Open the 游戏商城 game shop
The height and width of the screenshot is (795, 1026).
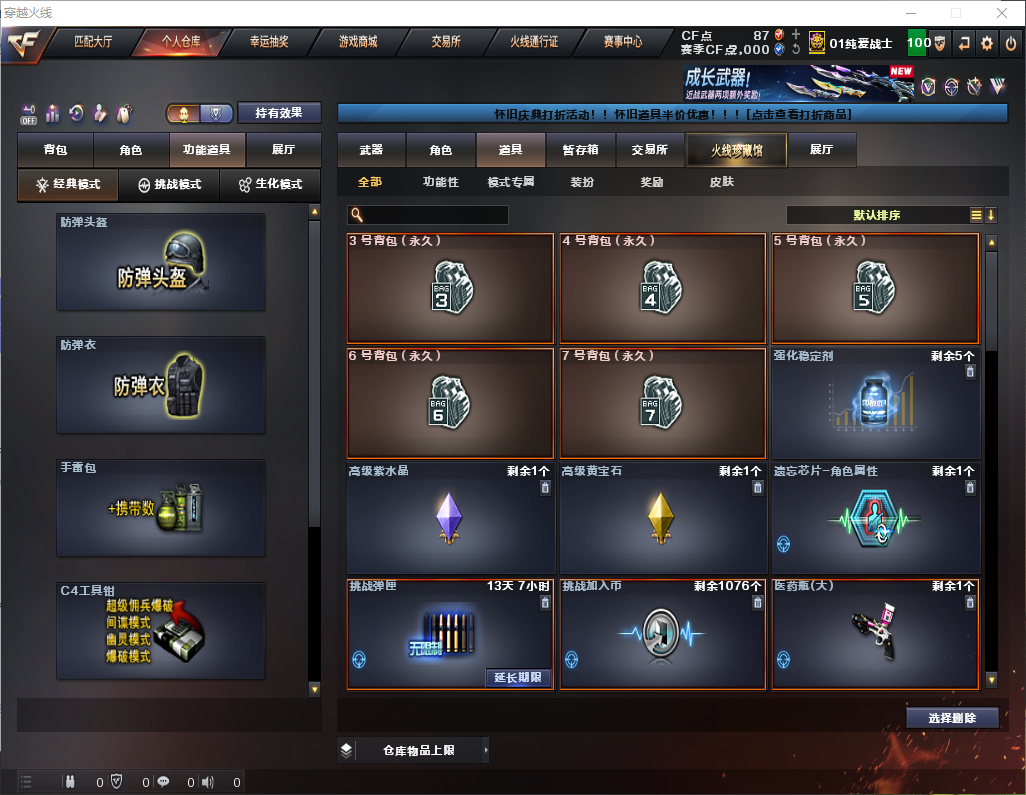(357, 42)
